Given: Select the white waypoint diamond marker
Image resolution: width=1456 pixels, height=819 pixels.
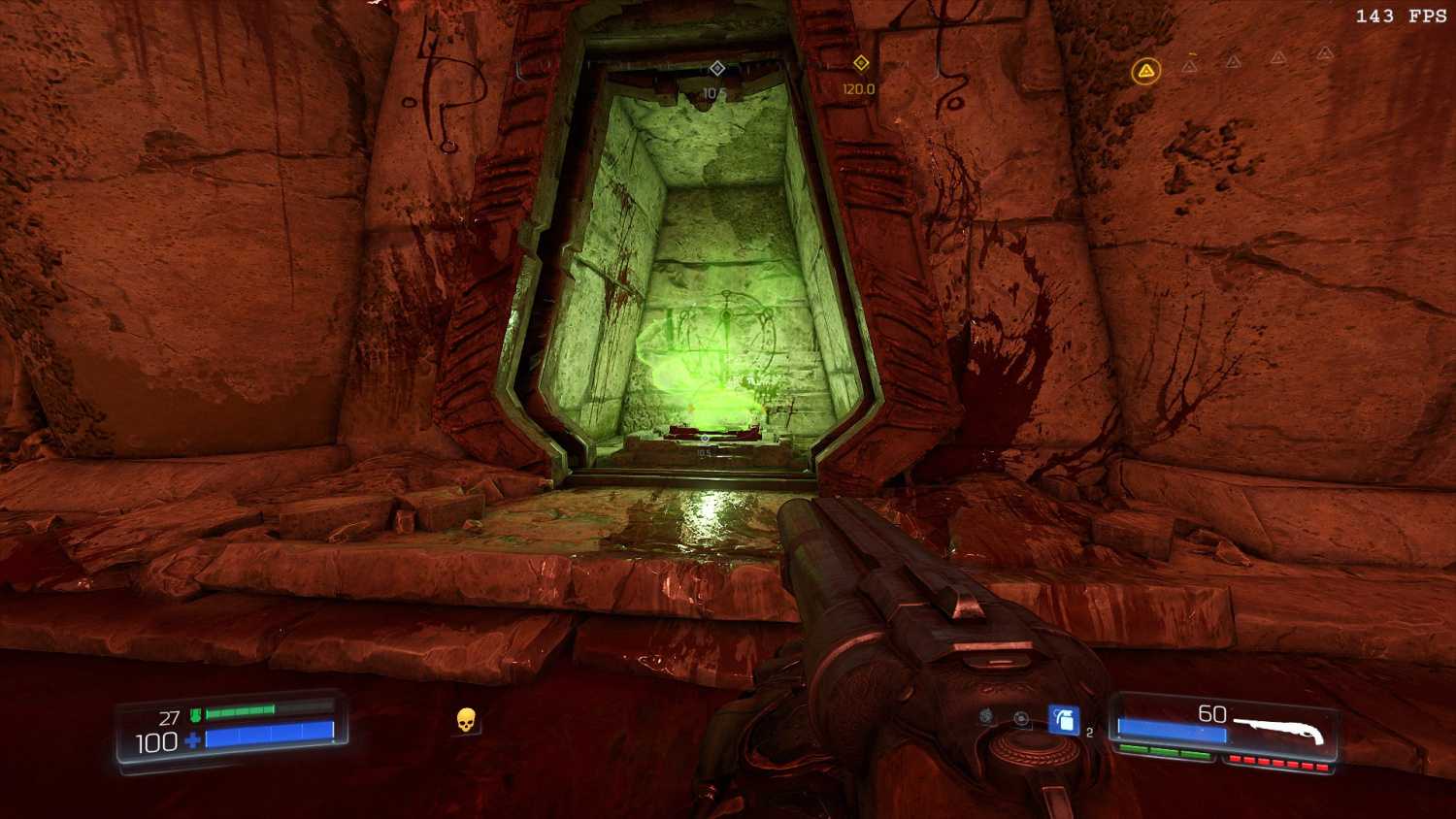Looking at the screenshot, I should (716, 68).
